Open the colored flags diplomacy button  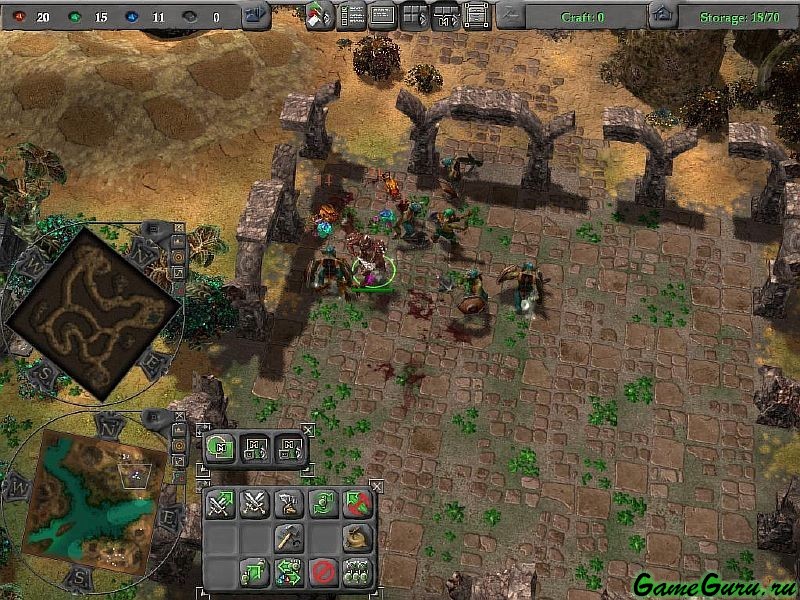pyautogui.click(x=320, y=16)
